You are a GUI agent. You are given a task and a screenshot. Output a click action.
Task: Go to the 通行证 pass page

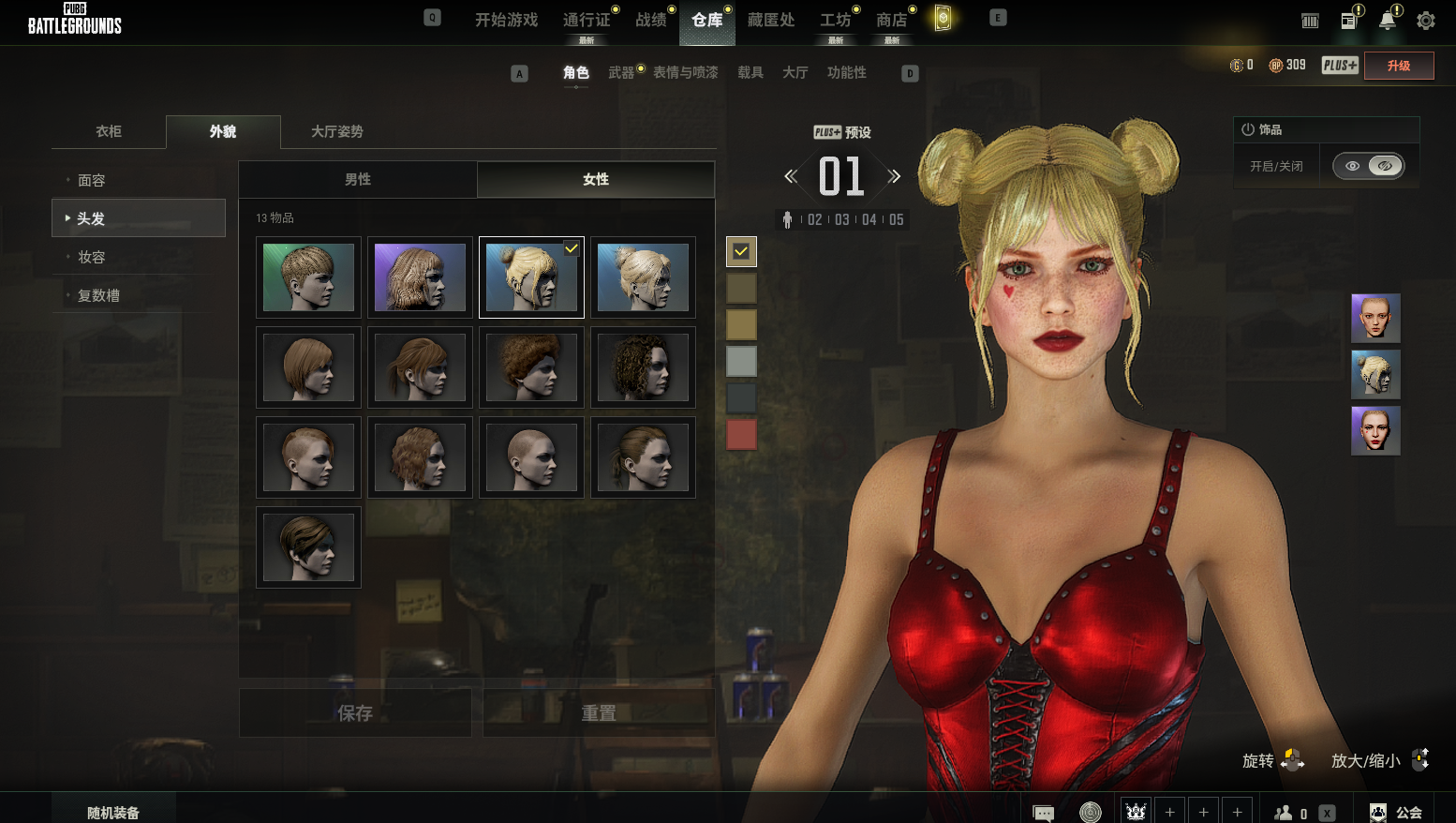587,20
